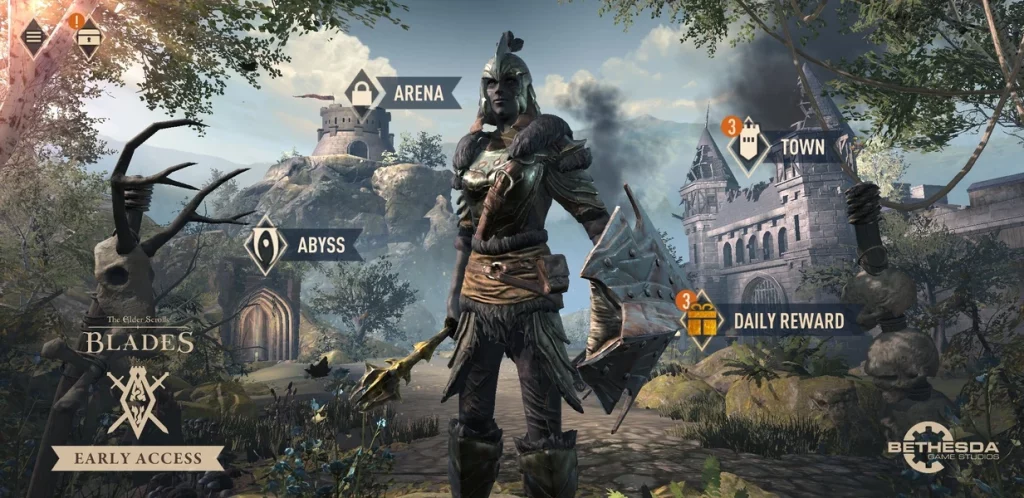Open the chest inventory icon
Image resolution: width=1024 pixels, height=498 pixels.
coord(88,38)
